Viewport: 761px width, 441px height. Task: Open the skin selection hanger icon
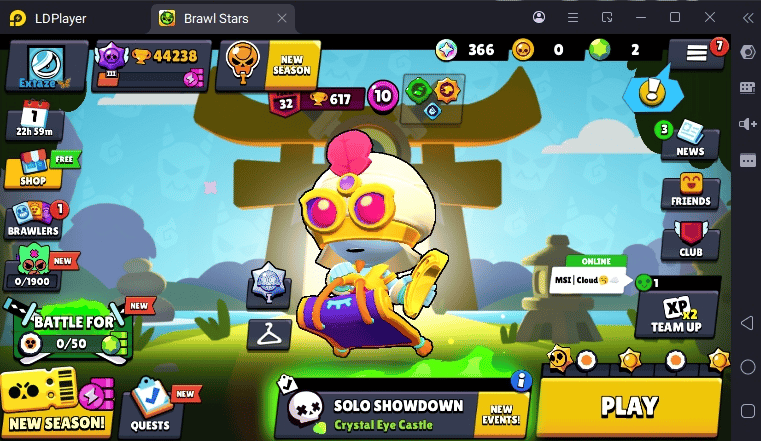click(268, 334)
